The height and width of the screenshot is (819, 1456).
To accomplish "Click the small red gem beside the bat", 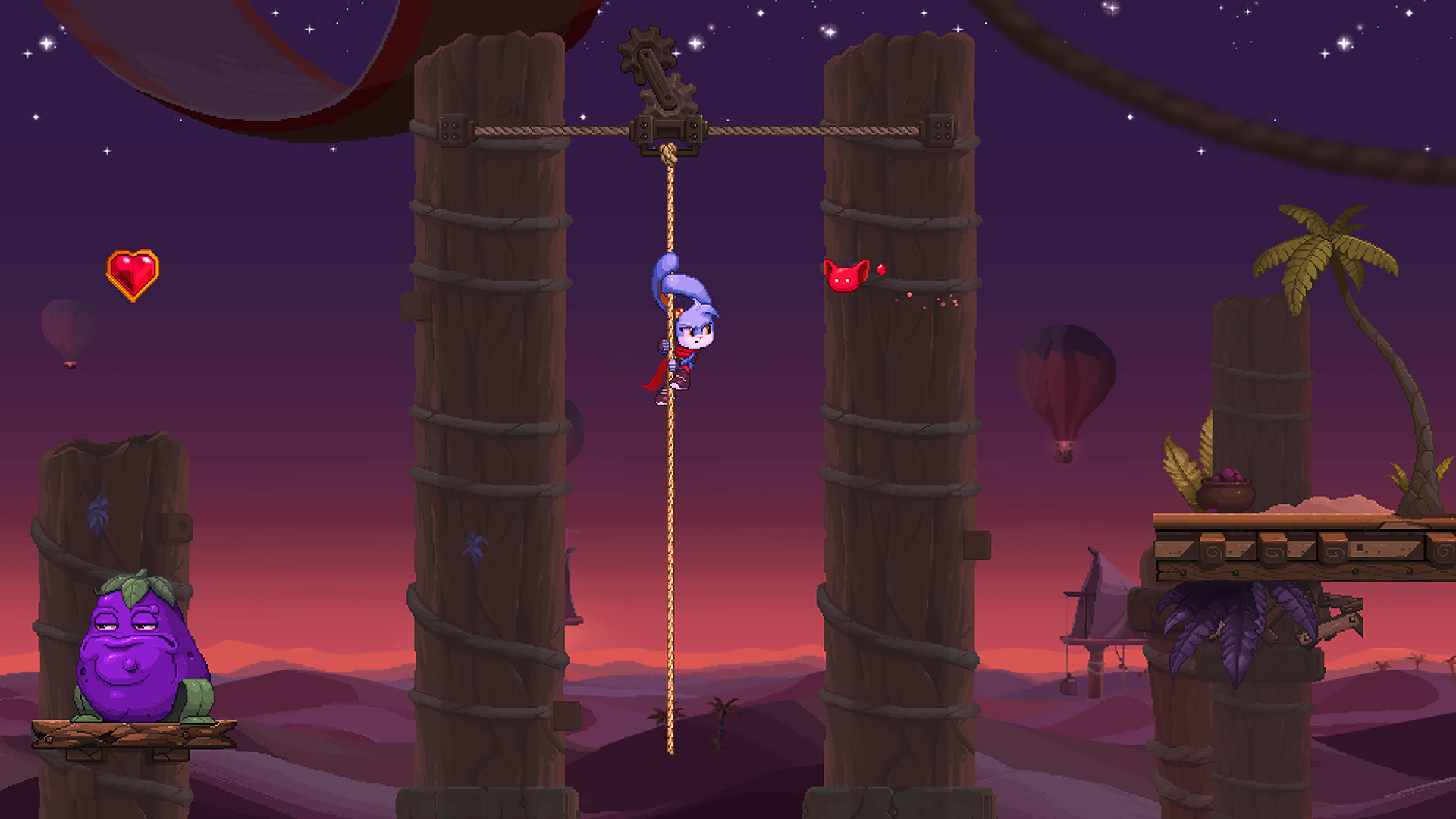I will pyautogui.click(x=882, y=269).
